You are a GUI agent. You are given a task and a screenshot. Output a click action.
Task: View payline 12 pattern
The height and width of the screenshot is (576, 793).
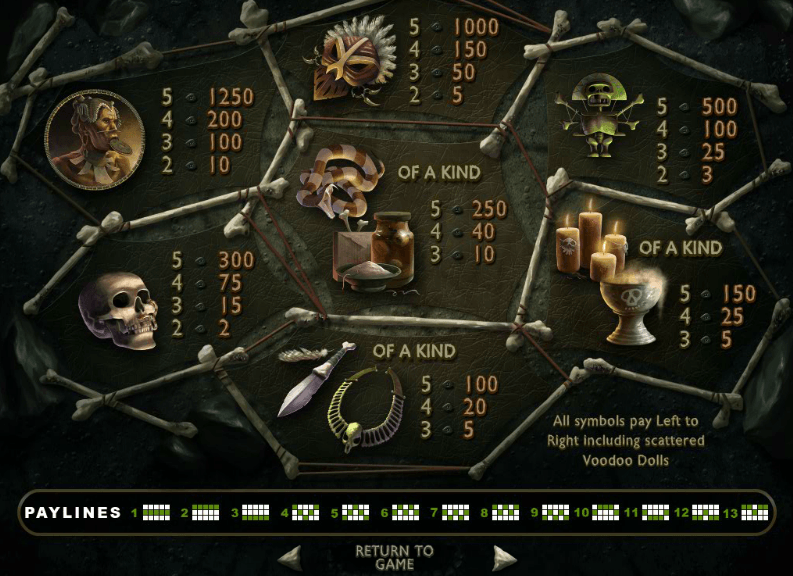point(705,513)
